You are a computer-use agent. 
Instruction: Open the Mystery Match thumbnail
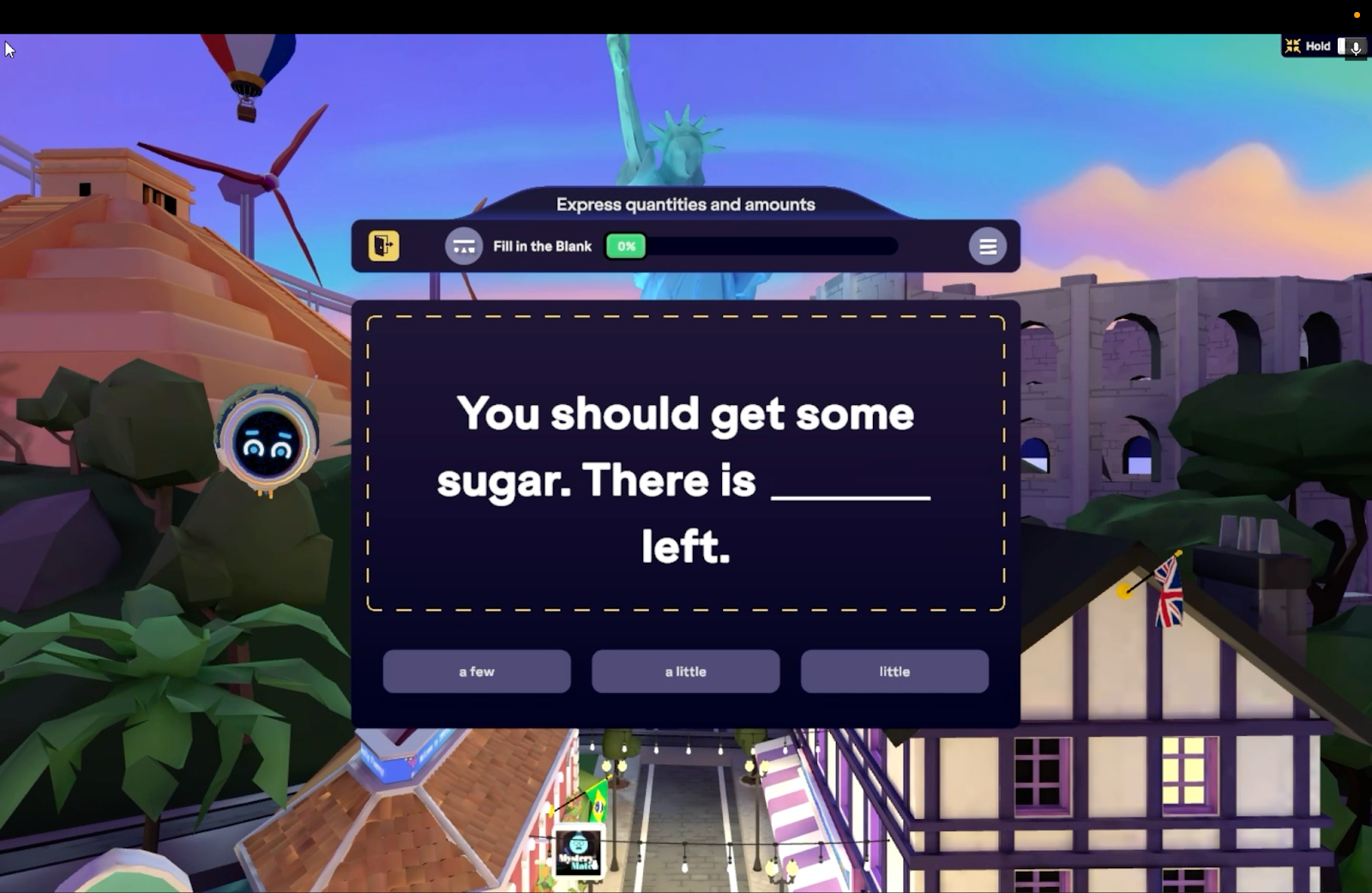(x=578, y=852)
